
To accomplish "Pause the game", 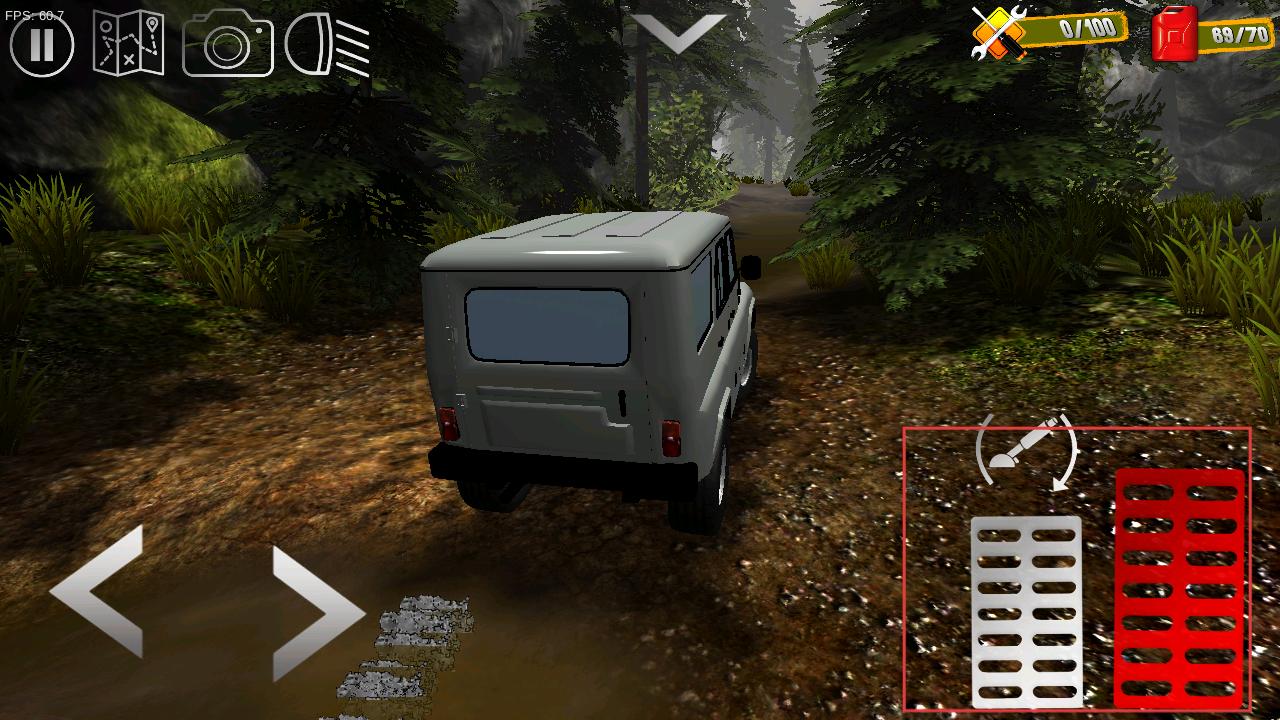I will pyautogui.click(x=42, y=45).
